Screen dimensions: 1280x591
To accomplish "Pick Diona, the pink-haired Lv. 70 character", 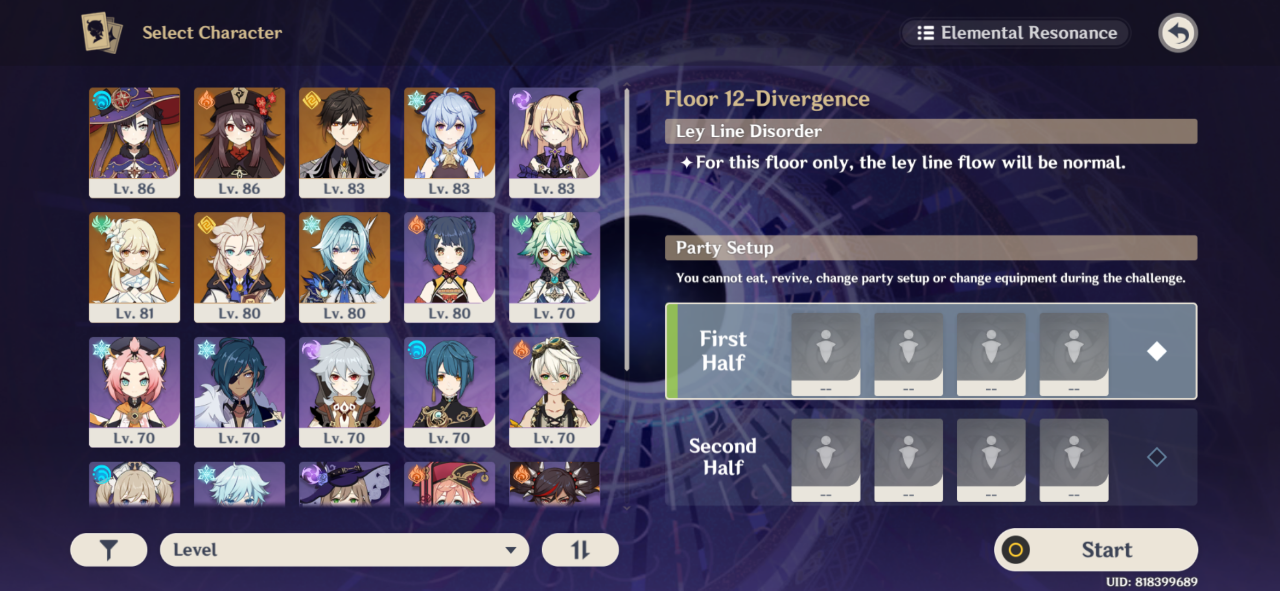I will 135,391.
